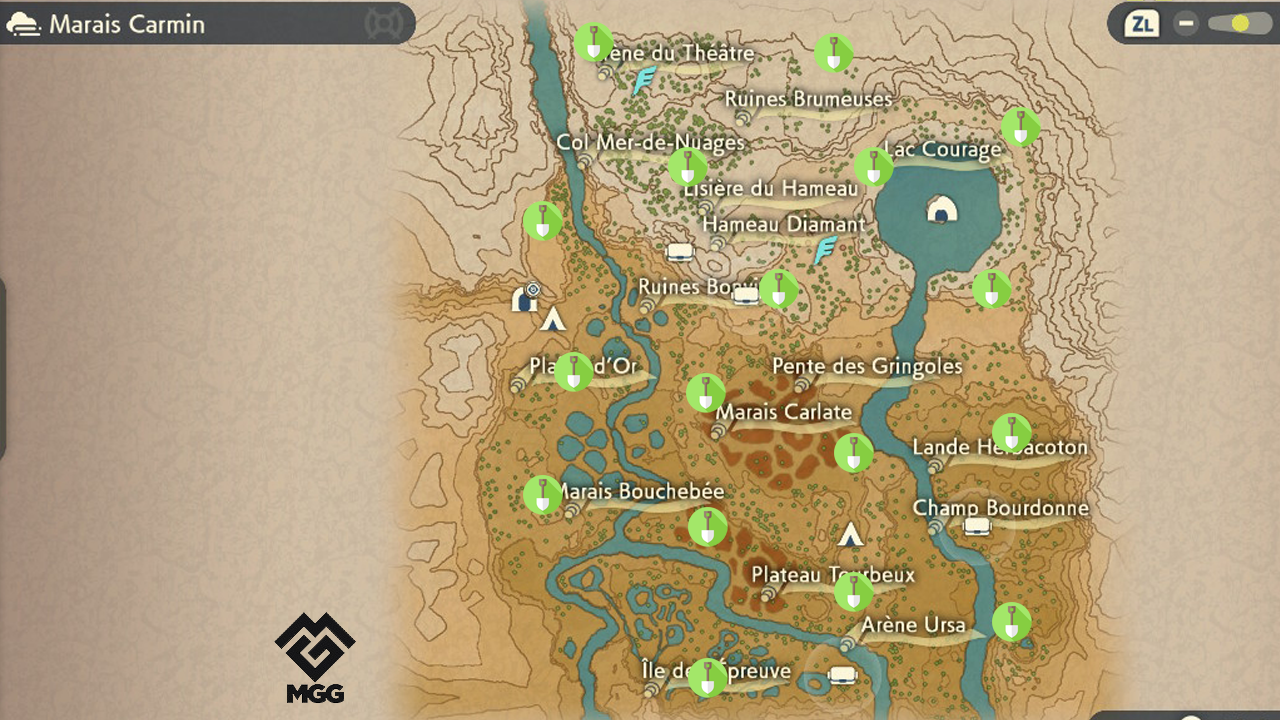Select the Ruines Brumeuses location label

click(x=808, y=99)
